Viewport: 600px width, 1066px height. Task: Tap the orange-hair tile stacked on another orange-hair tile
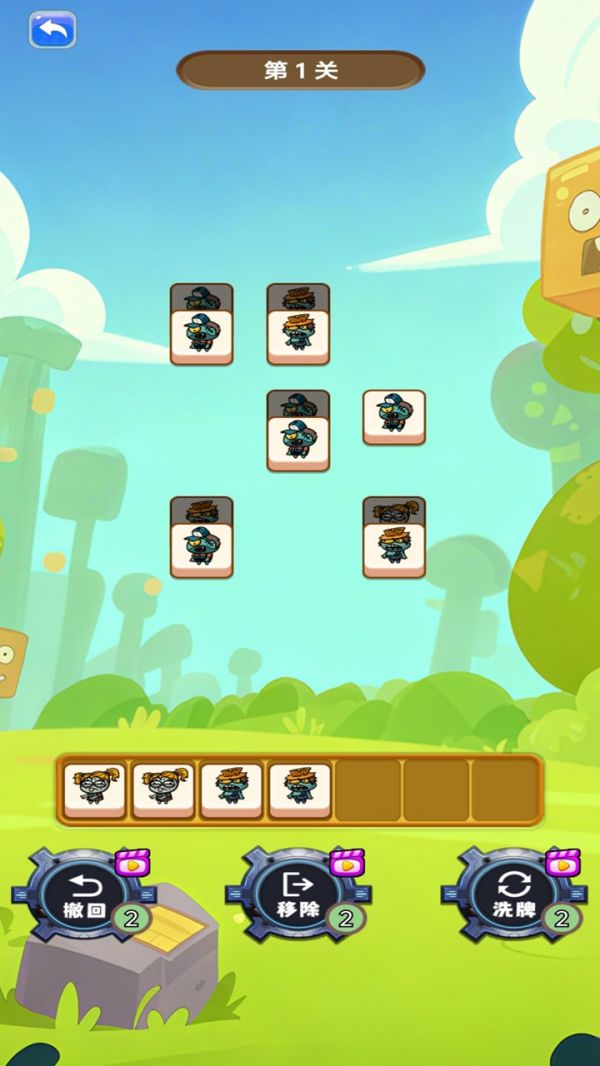coord(298,336)
